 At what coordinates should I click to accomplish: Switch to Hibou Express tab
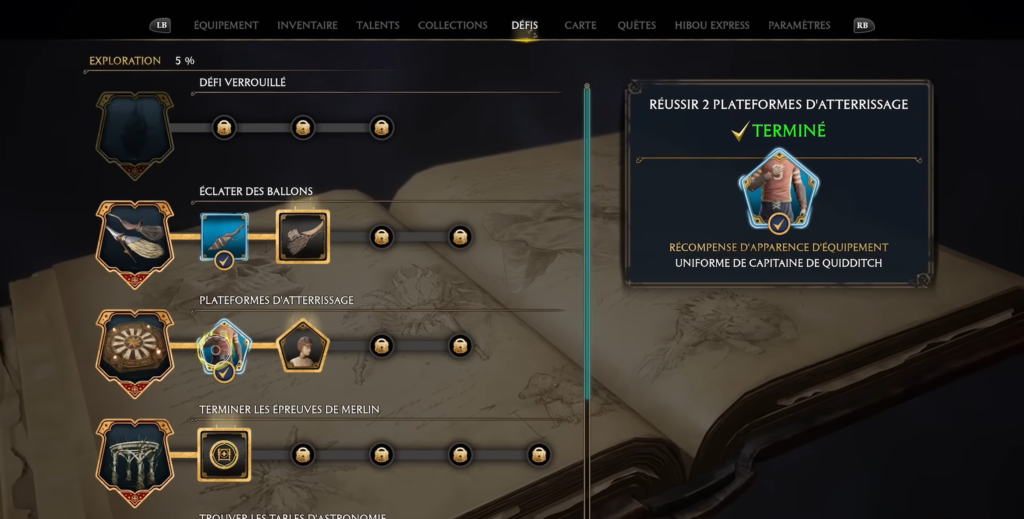[712, 25]
